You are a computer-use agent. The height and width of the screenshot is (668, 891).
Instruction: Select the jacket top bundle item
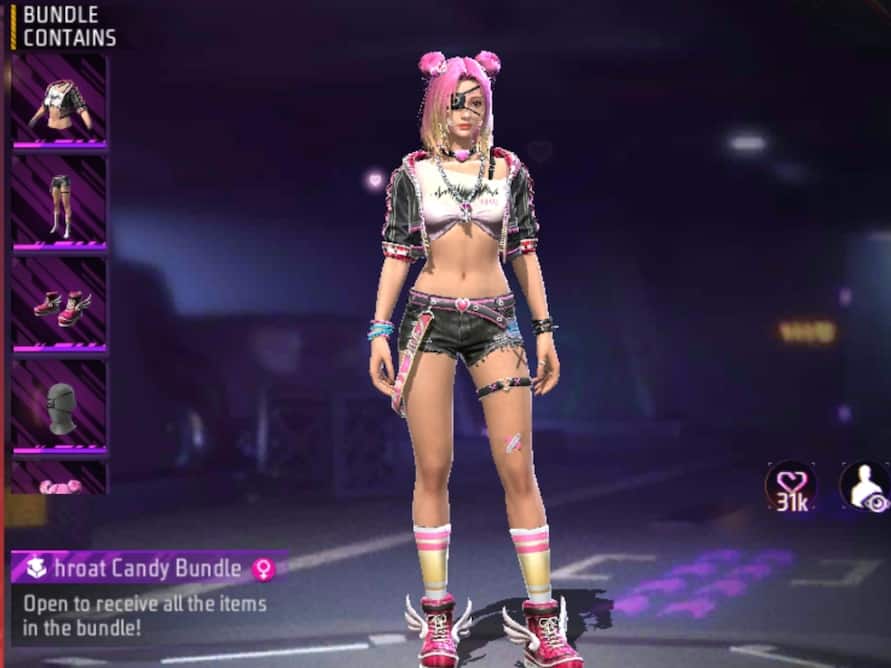59,101
